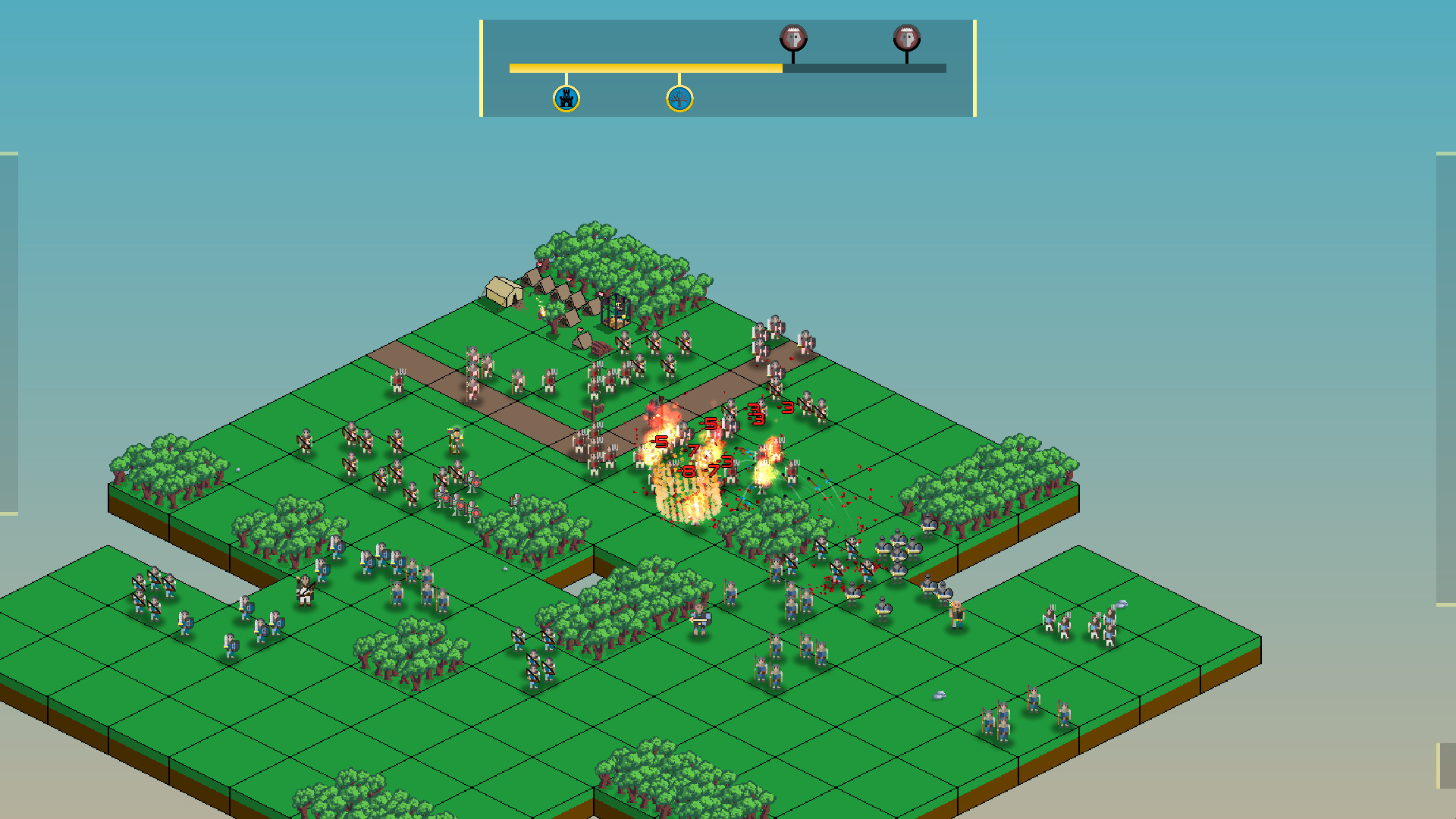Select the lone hero standing apart on the left
Screen dimensions: 1456x819
pos(306,590)
